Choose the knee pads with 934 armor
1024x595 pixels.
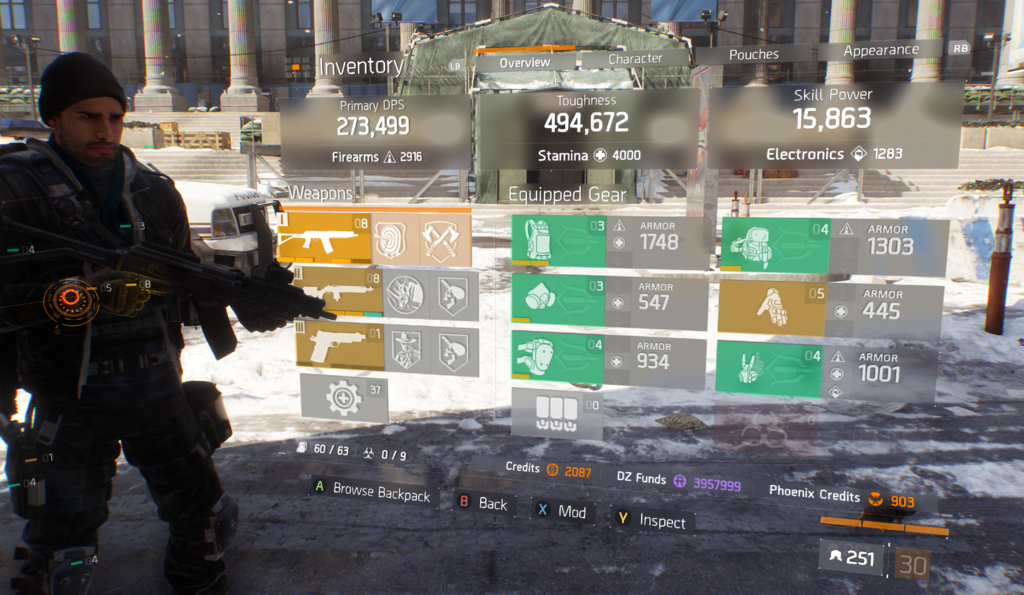pos(608,358)
